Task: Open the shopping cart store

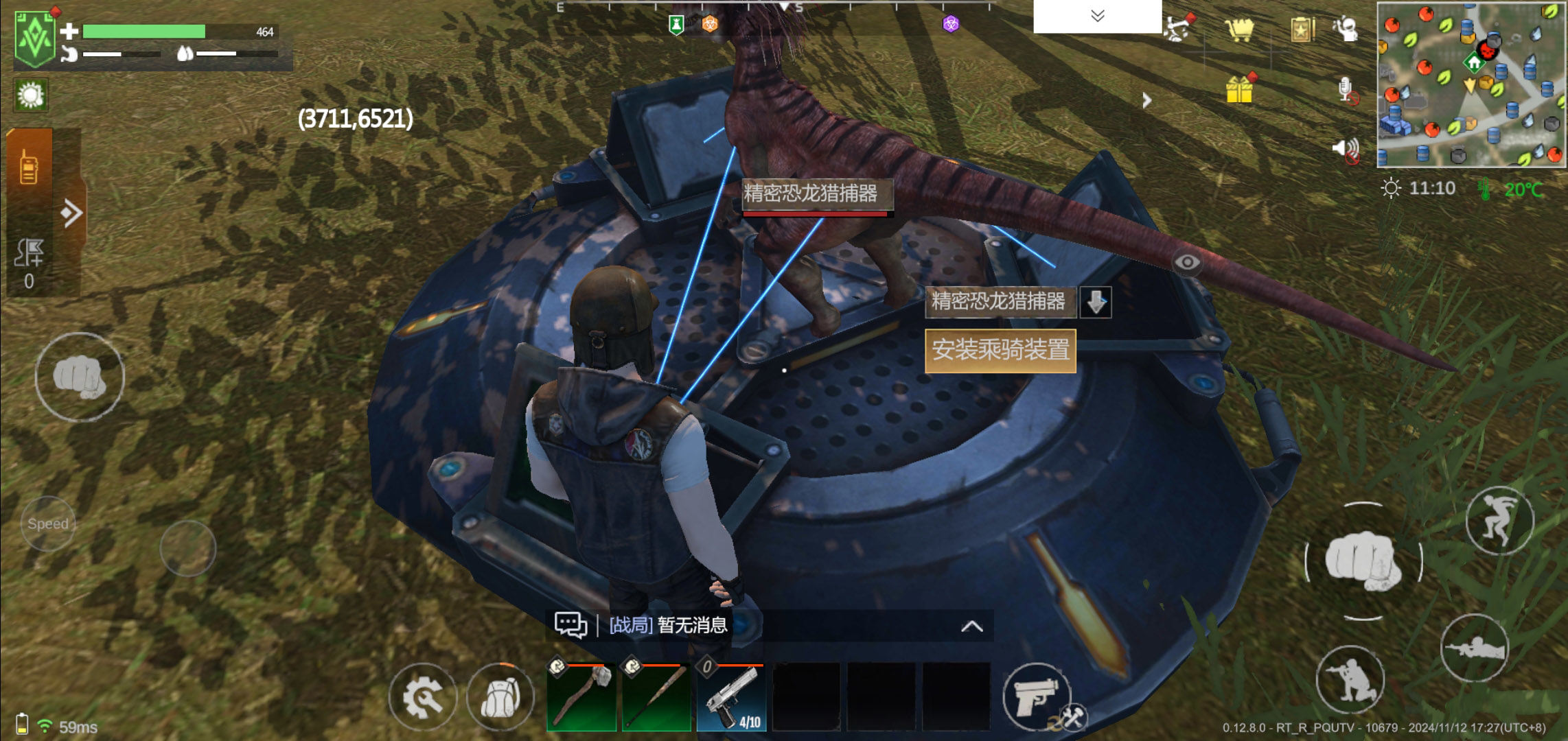Action: (x=1239, y=30)
